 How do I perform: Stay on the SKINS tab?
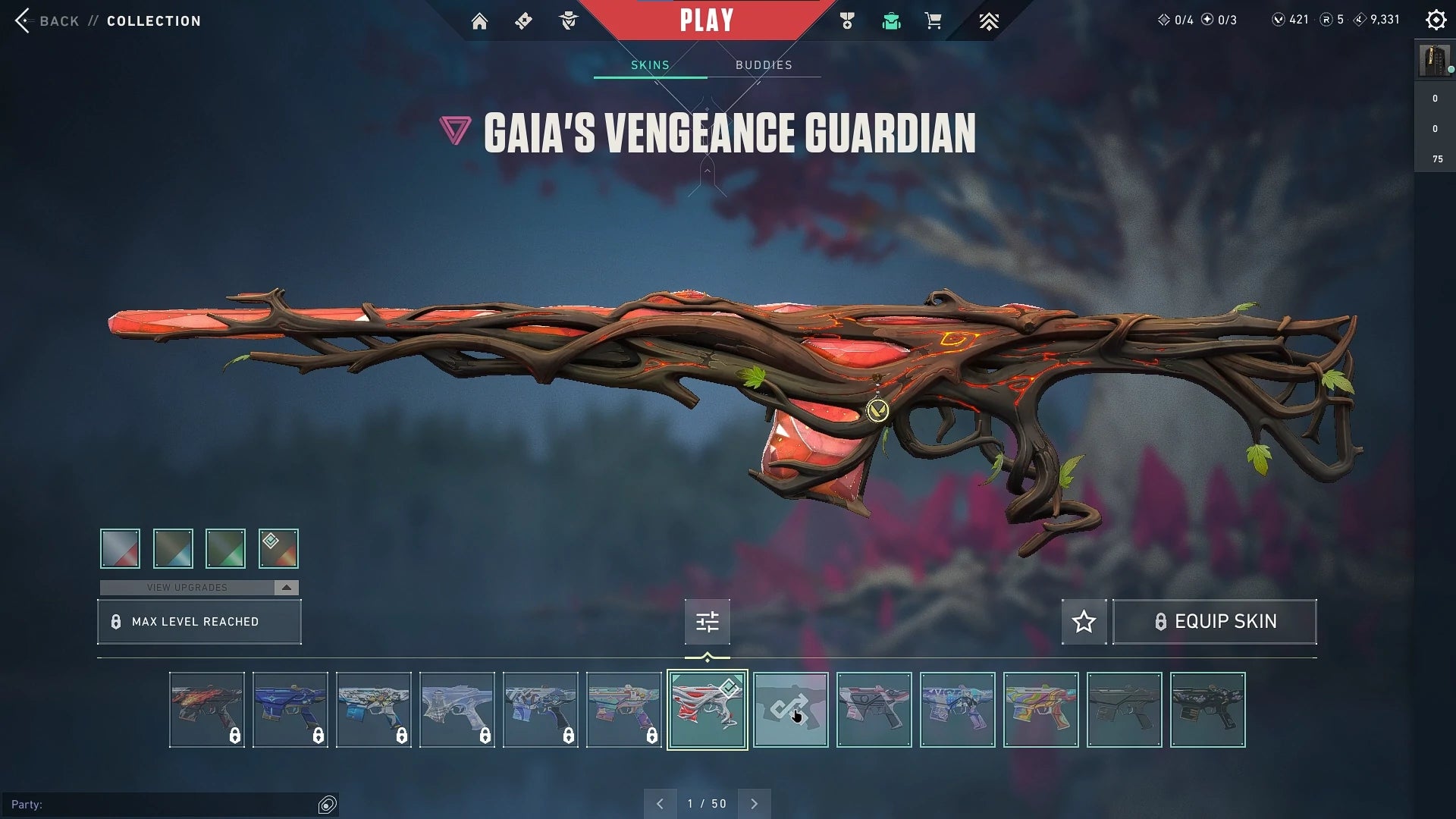[x=649, y=64]
